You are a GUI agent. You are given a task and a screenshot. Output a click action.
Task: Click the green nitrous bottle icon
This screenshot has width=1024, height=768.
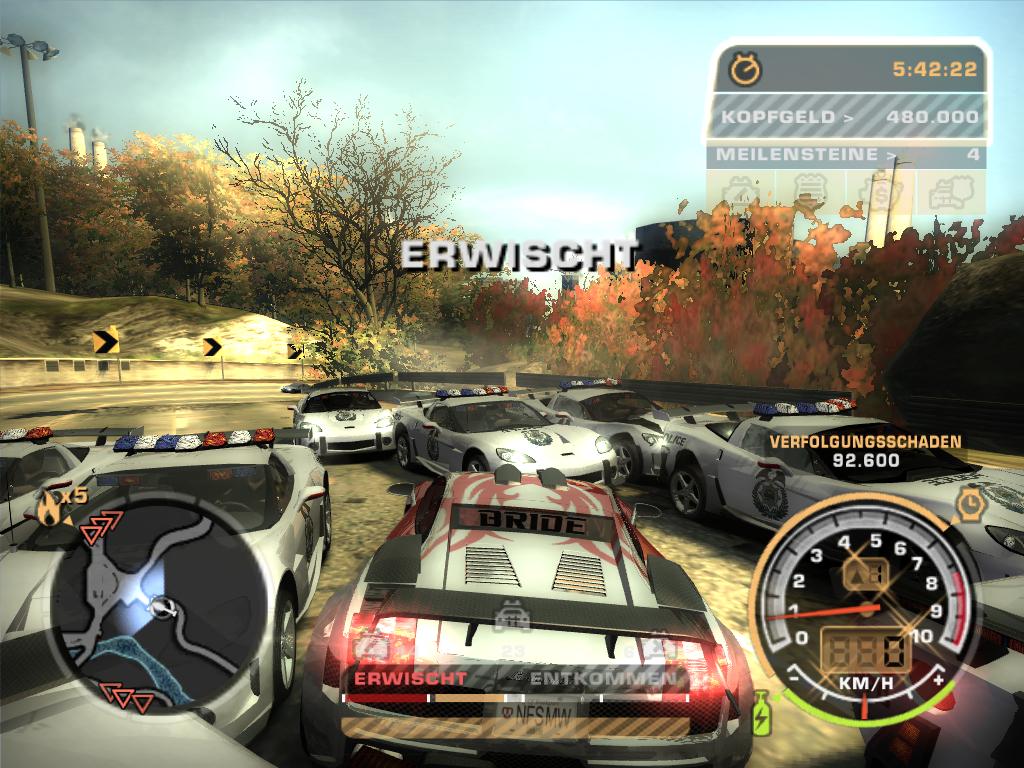point(760,714)
